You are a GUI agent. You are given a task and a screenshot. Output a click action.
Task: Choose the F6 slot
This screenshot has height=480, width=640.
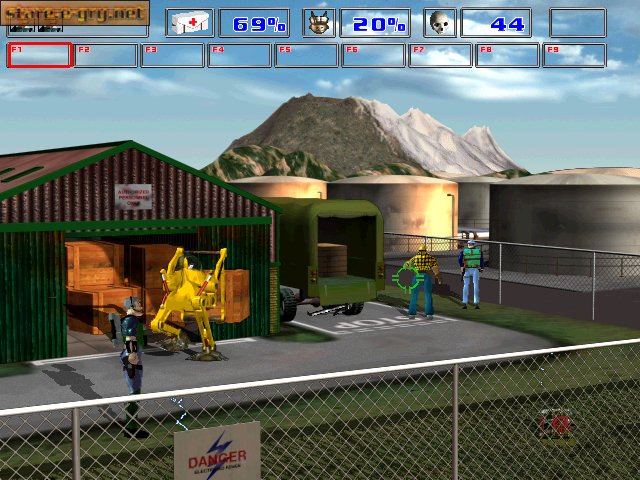(374, 55)
